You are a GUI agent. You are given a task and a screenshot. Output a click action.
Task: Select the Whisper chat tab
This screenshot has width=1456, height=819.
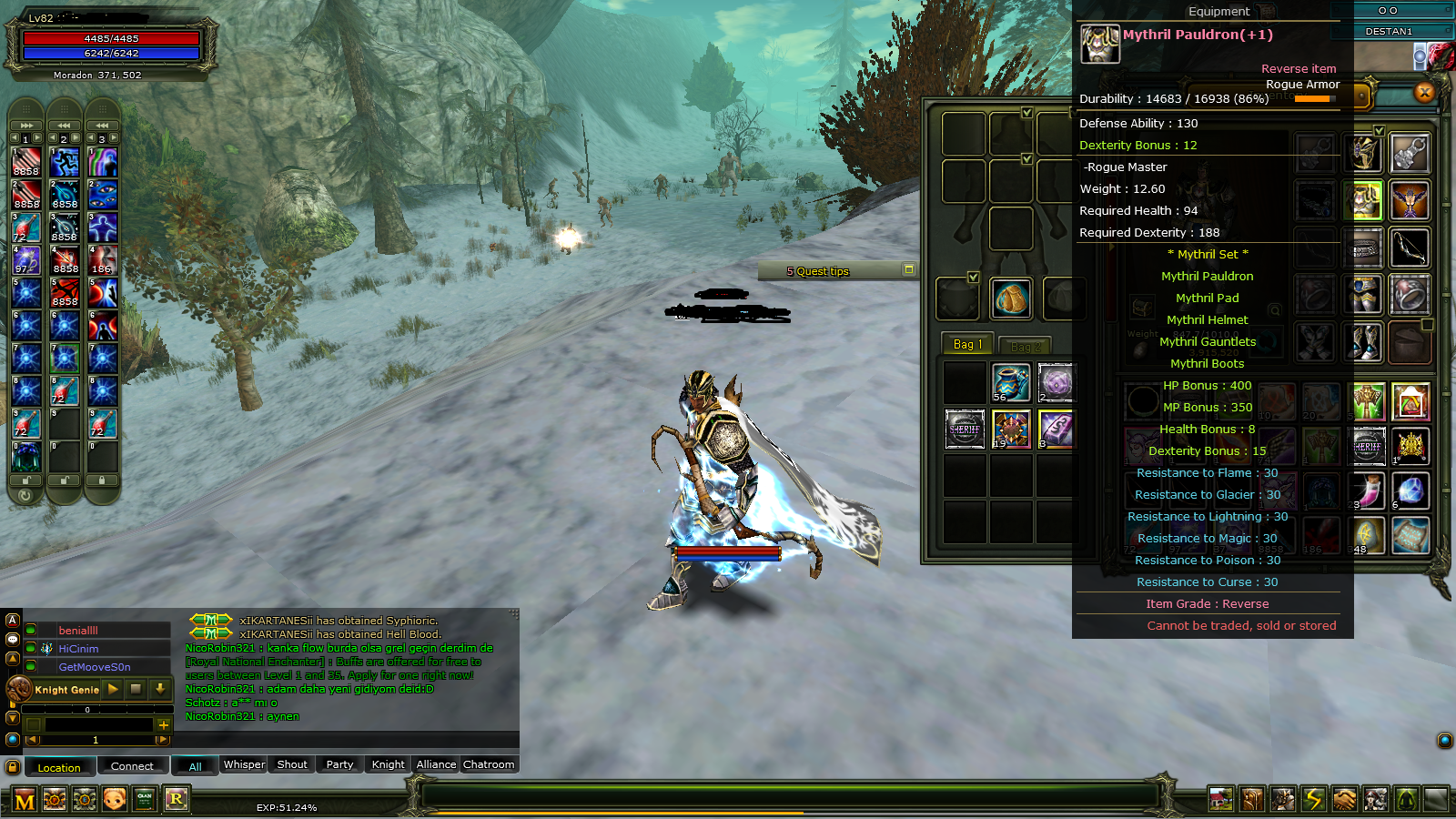point(243,765)
